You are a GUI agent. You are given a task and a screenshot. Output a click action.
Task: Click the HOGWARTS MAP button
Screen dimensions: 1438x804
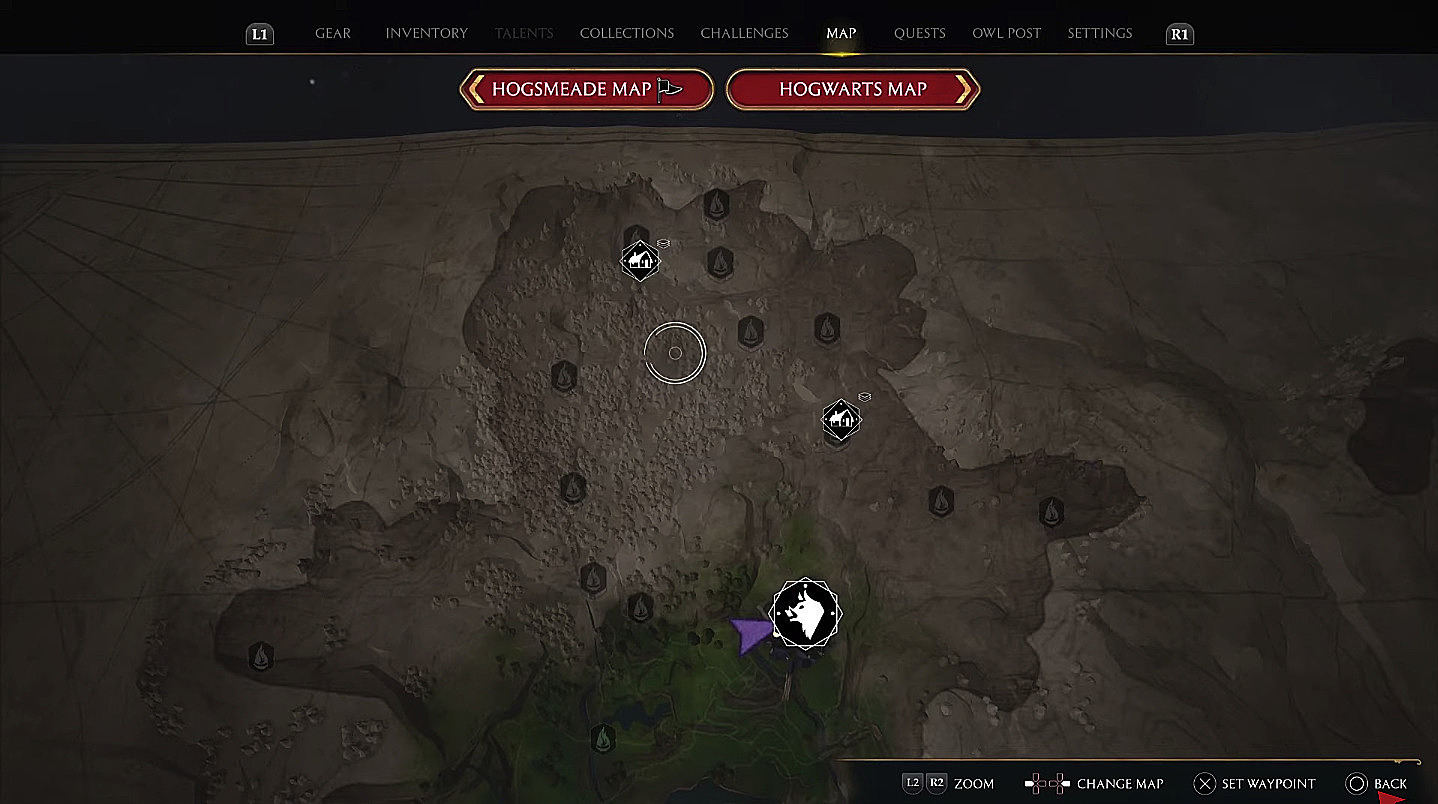pos(852,89)
